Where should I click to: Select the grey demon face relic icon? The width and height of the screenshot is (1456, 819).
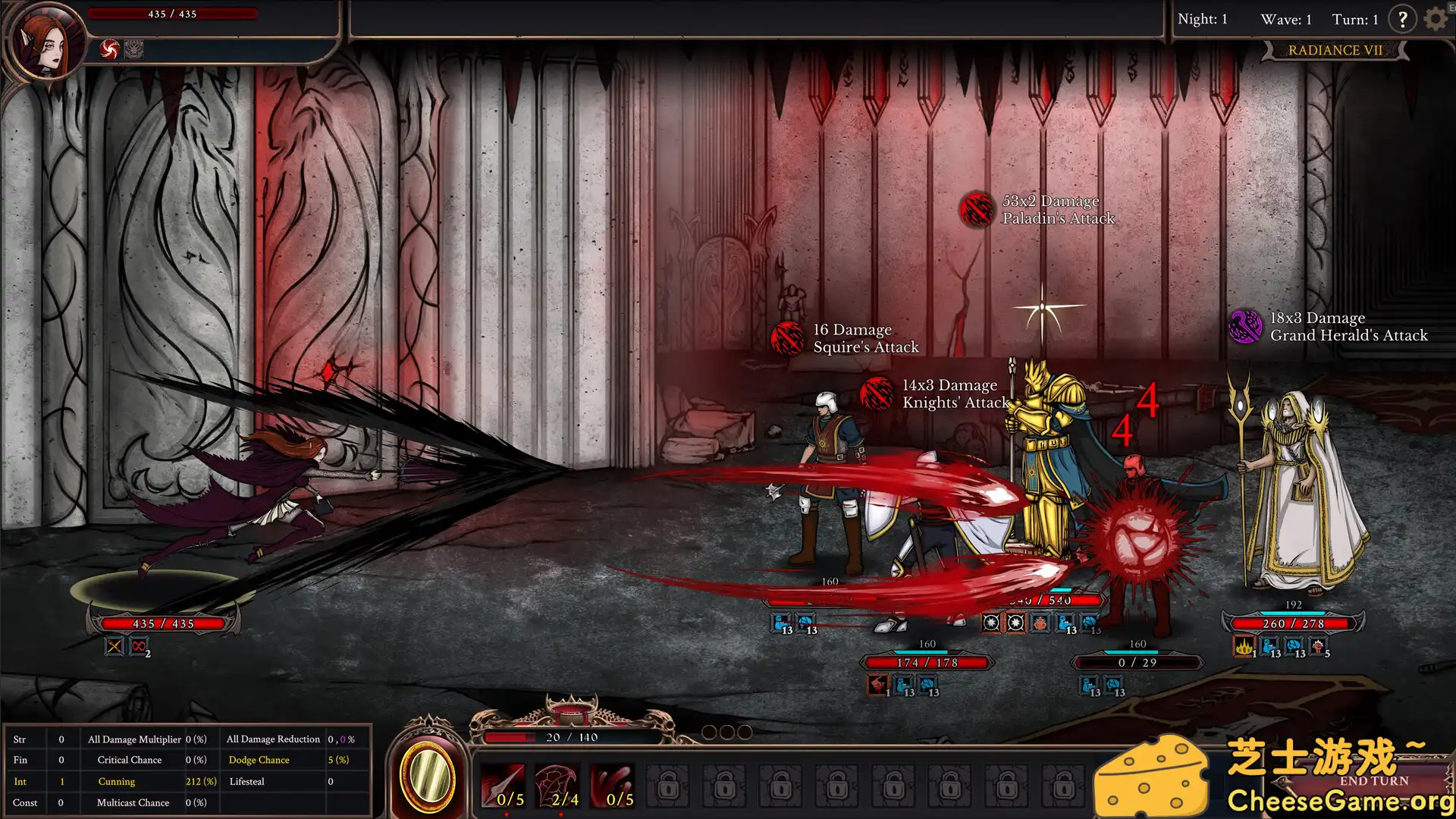(x=134, y=50)
